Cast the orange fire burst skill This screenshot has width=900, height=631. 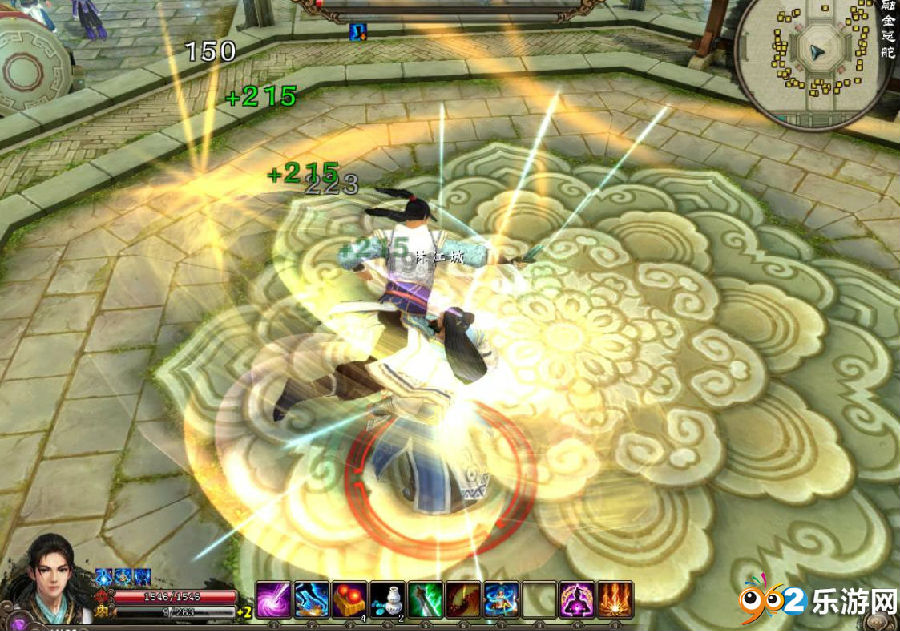tap(616, 600)
